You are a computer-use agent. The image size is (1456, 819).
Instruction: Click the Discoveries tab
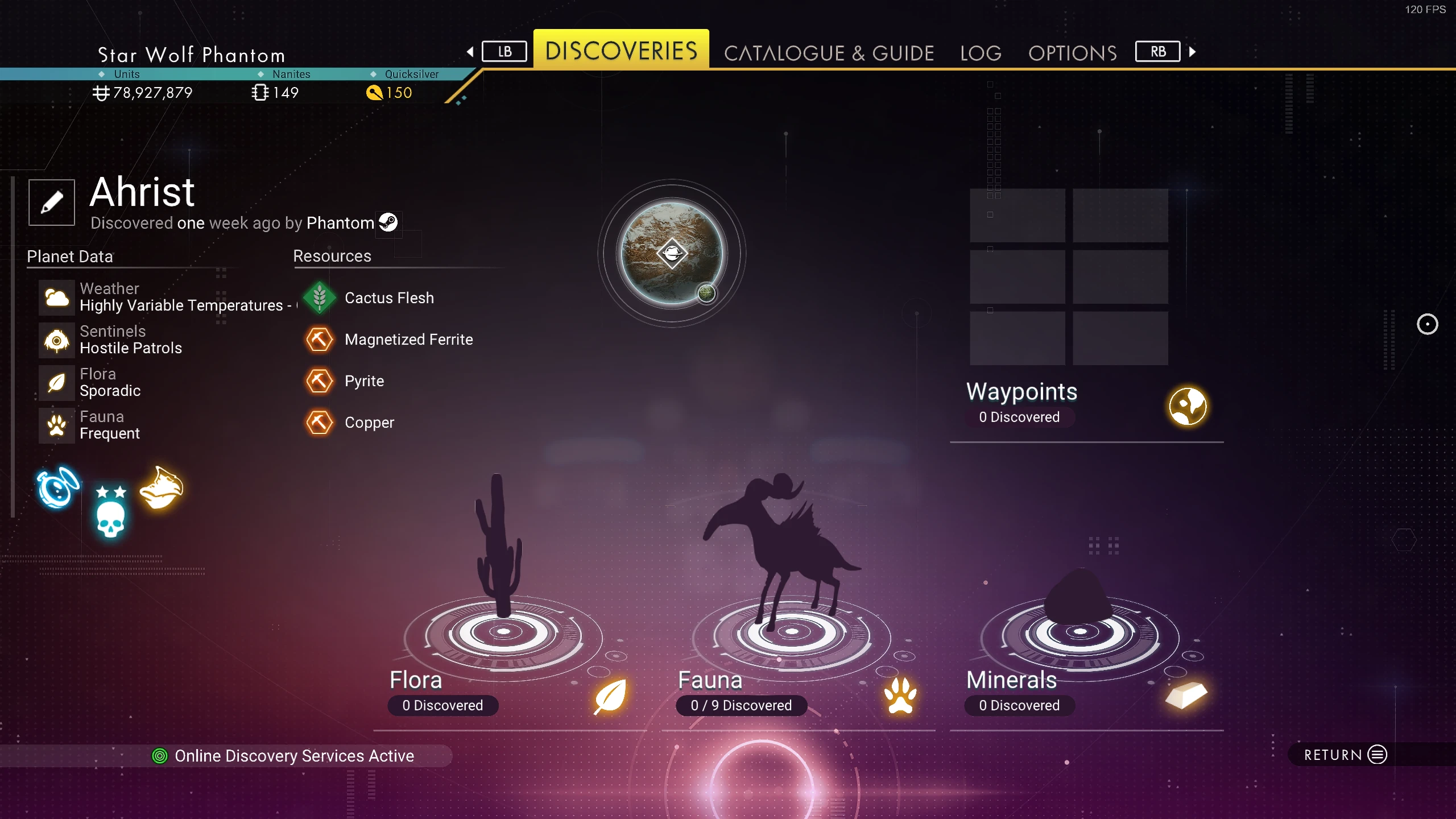(621, 51)
